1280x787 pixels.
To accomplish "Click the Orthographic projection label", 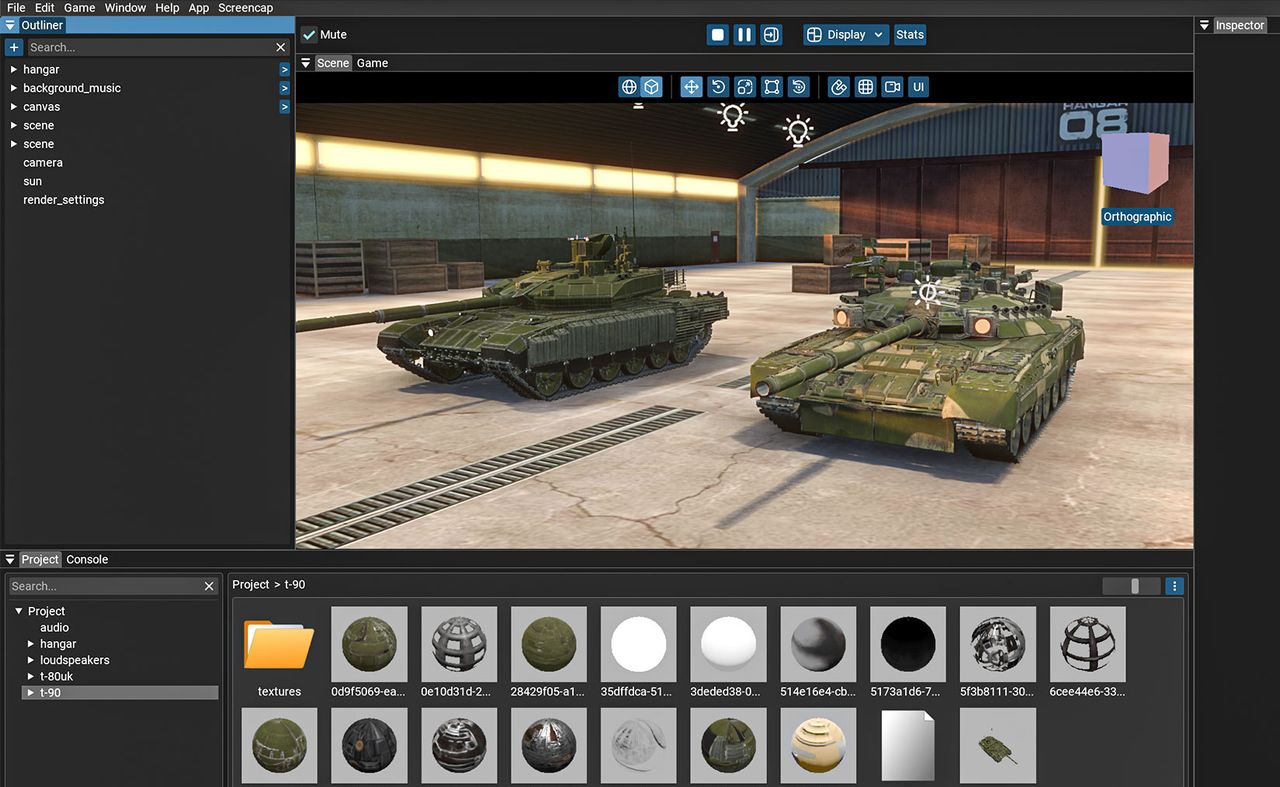I will click(x=1137, y=217).
